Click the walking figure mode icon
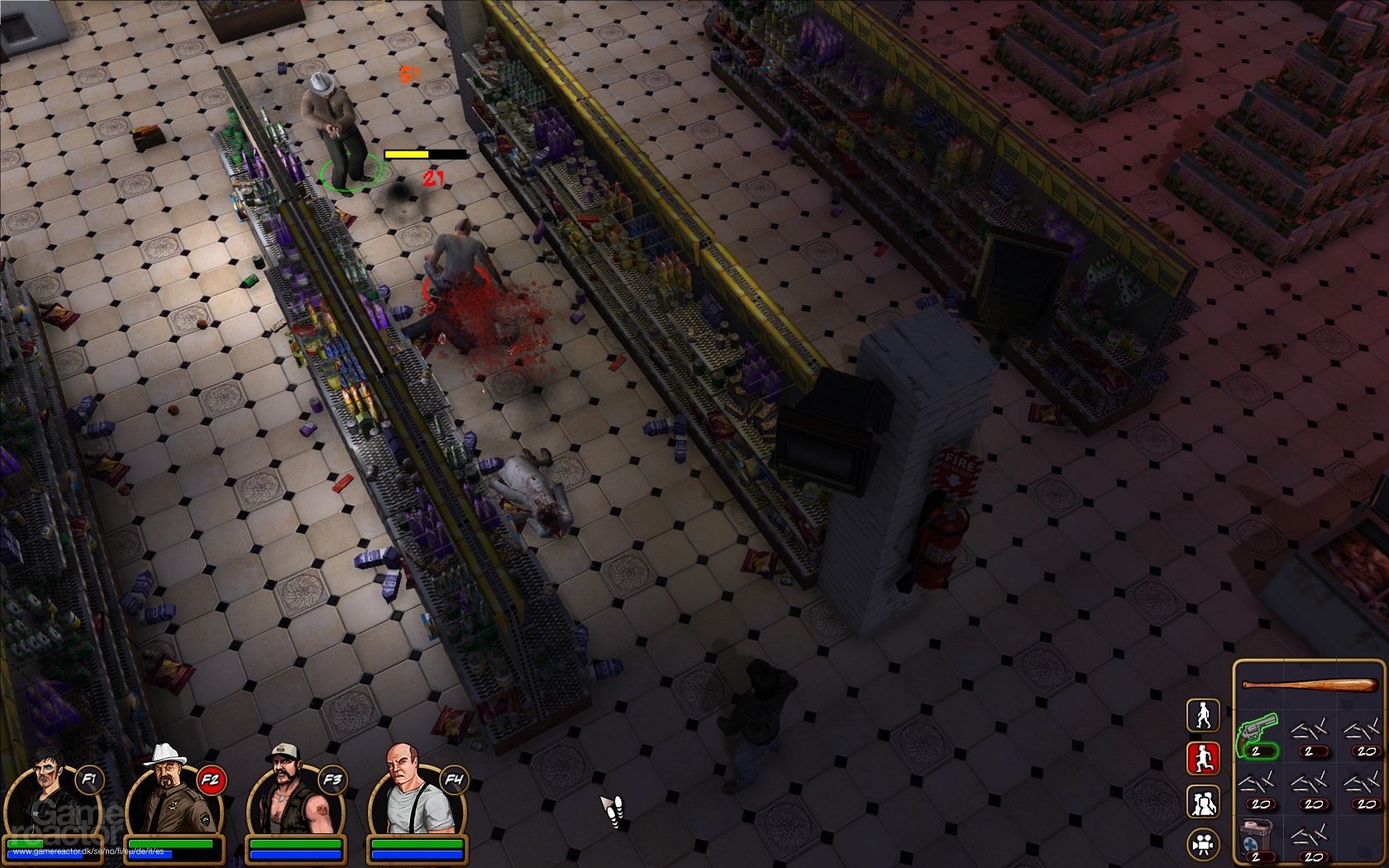 tap(1203, 714)
